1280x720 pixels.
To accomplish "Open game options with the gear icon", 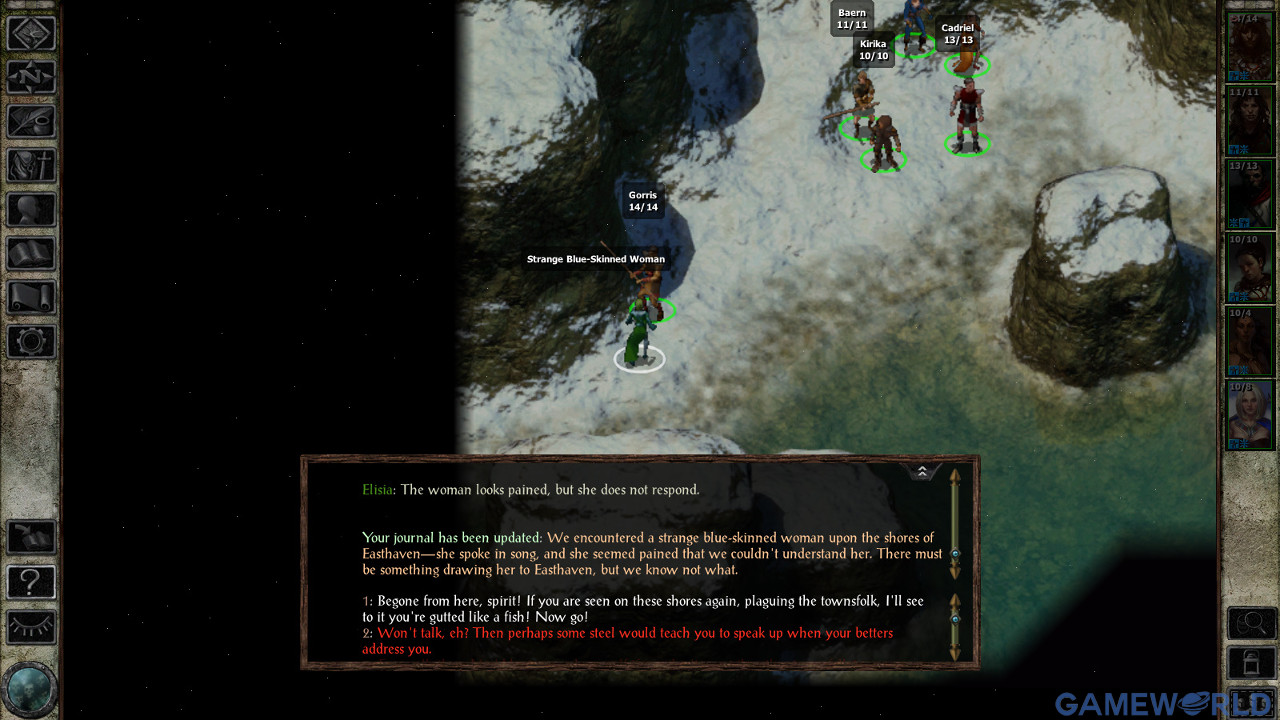I will click(31, 341).
